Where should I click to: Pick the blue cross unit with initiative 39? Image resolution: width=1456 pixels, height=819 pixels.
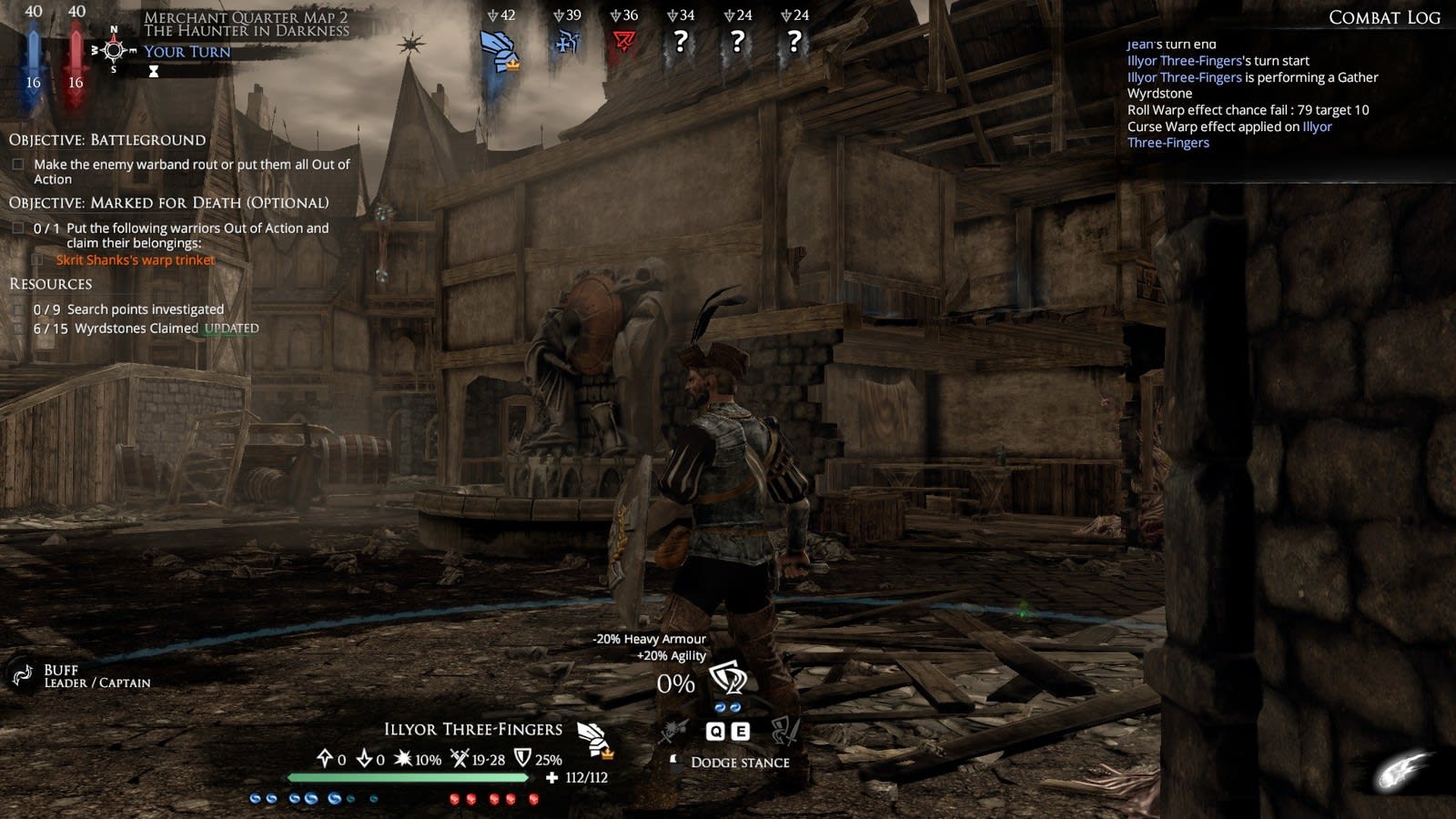click(x=567, y=42)
